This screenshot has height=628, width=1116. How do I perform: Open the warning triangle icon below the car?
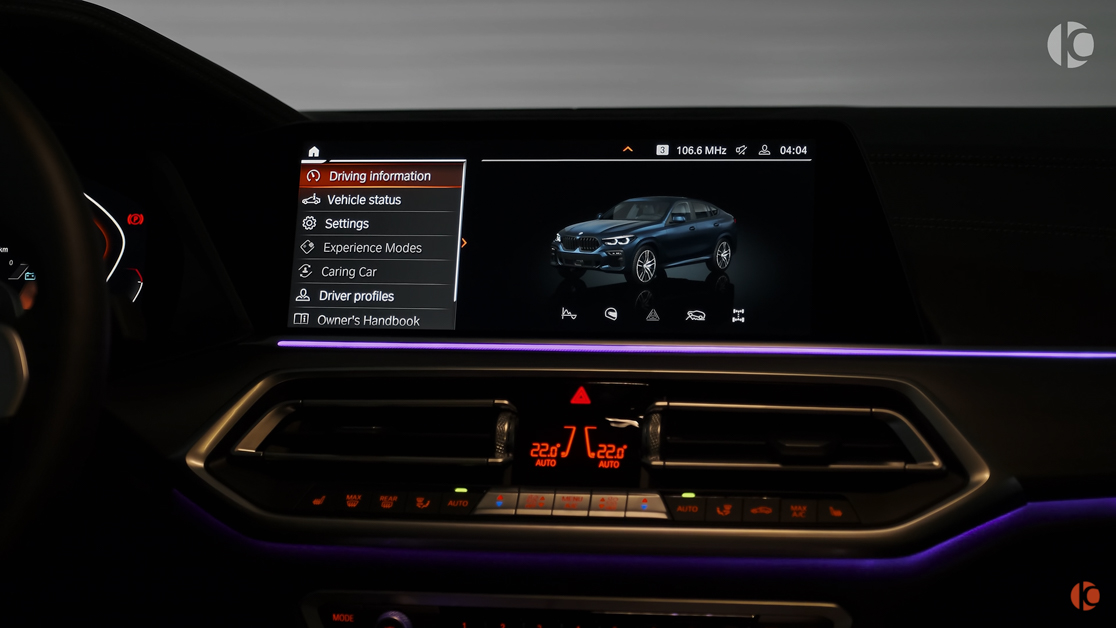653,315
